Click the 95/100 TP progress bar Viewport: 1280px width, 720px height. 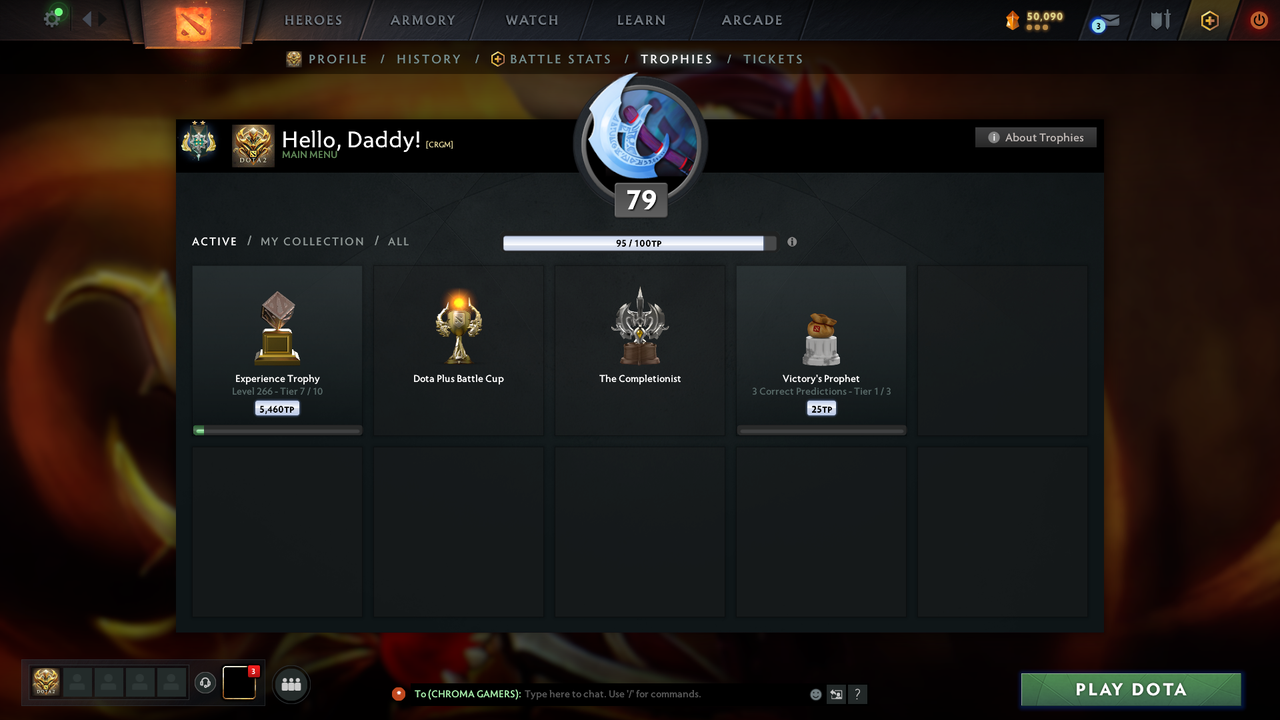click(x=638, y=242)
